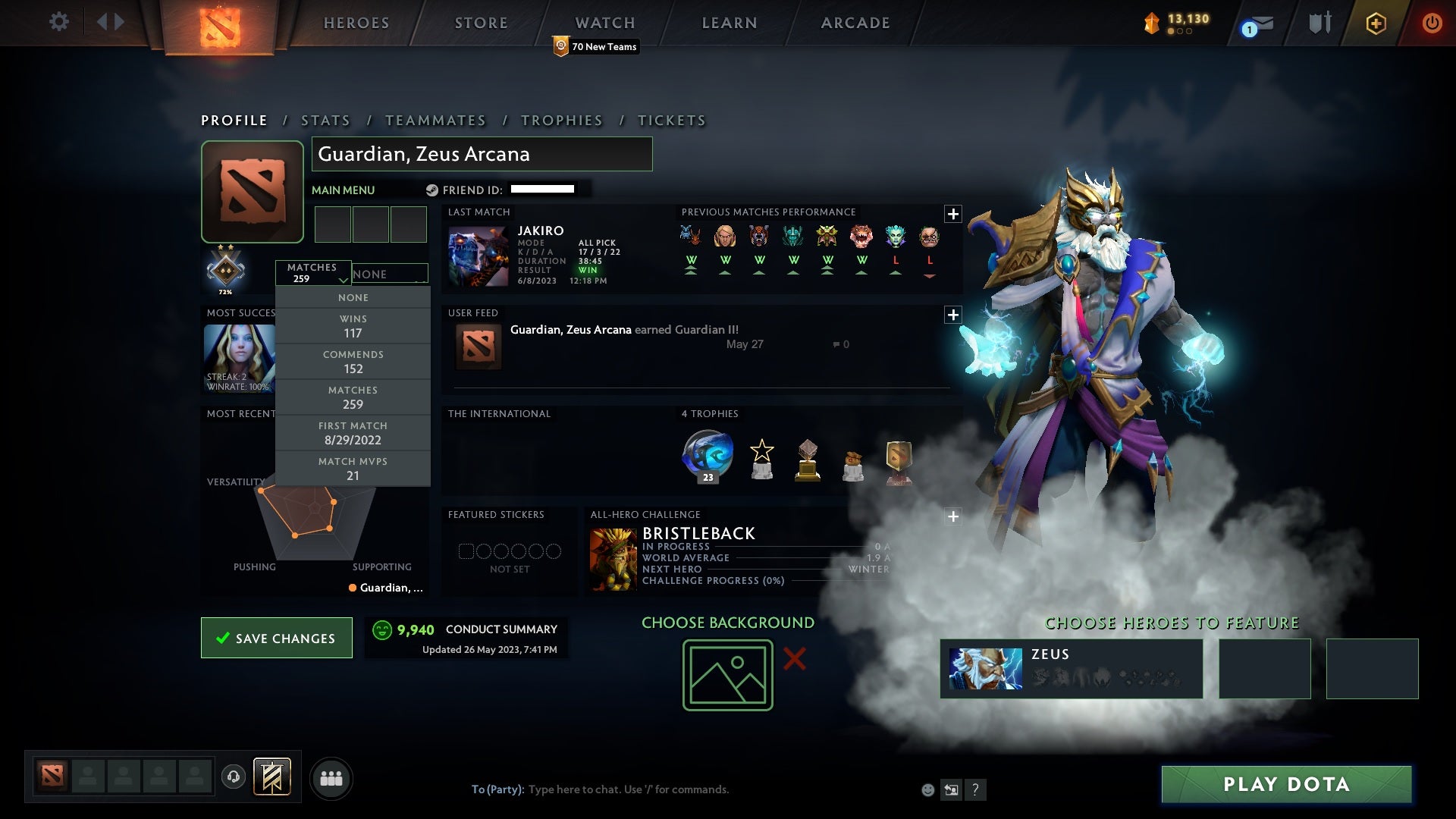1456x819 pixels.
Task: Start matchmaking with Play Dota
Action: [1286, 784]
